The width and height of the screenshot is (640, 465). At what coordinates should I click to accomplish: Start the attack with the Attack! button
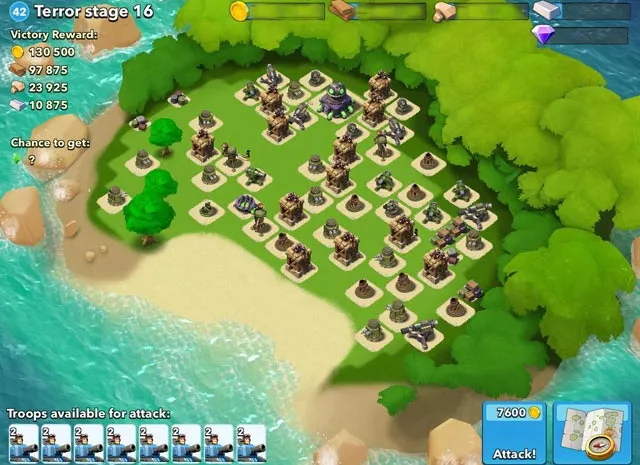point(514,433)
